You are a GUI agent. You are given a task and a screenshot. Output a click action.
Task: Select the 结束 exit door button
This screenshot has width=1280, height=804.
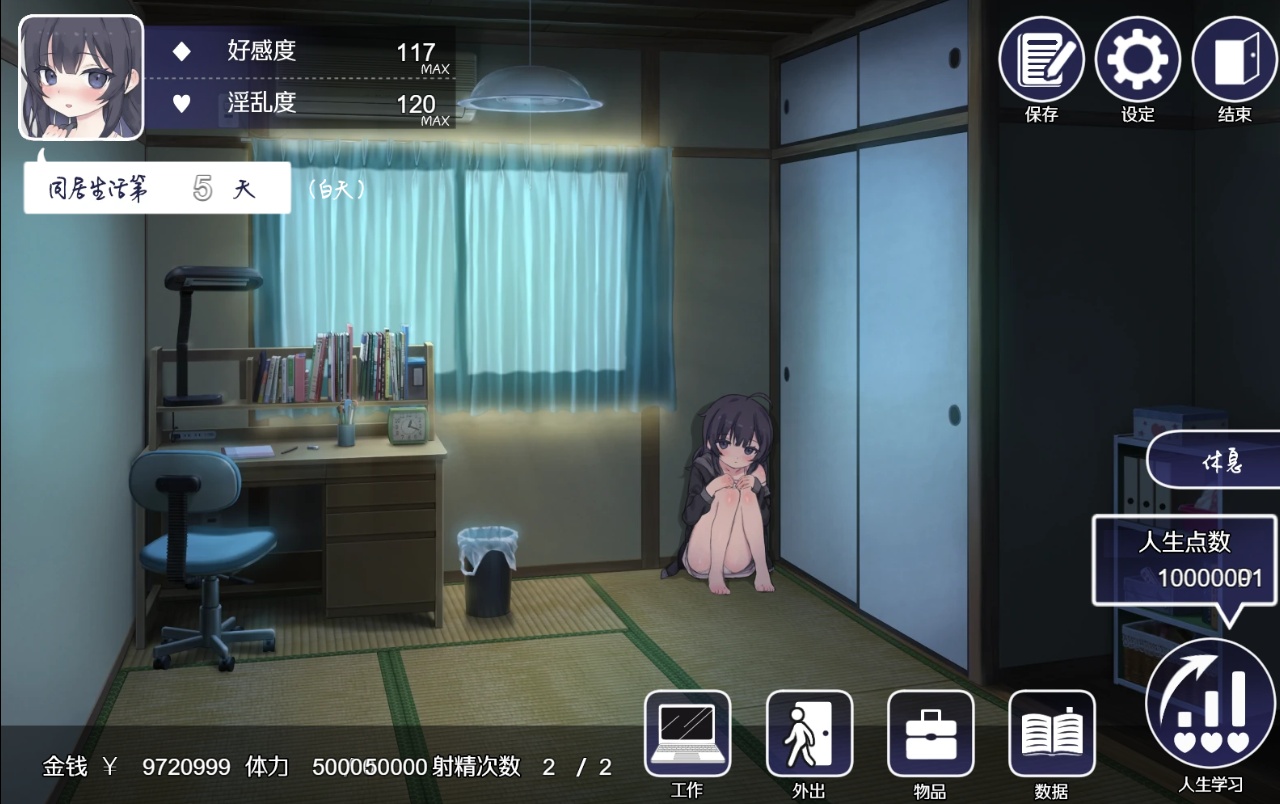coord(1234,61)
